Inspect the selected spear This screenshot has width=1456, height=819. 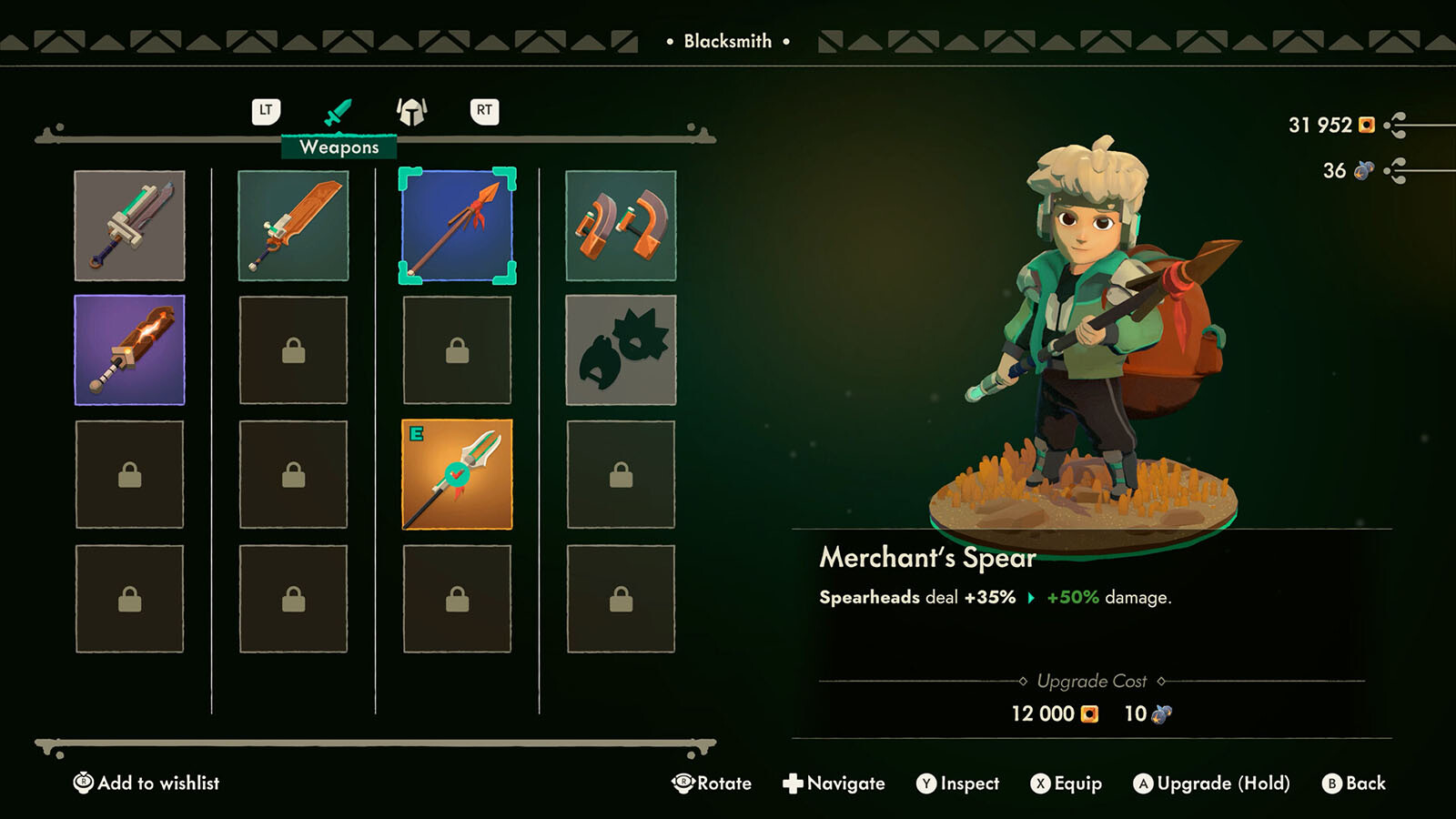point(957,784)
